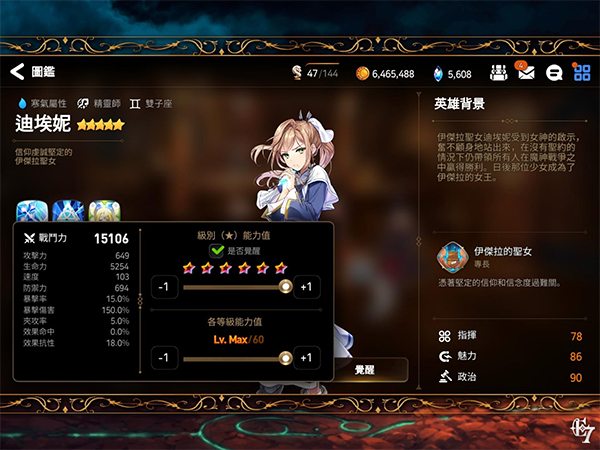Open the 覺醒 awakening button

(365, 370)
